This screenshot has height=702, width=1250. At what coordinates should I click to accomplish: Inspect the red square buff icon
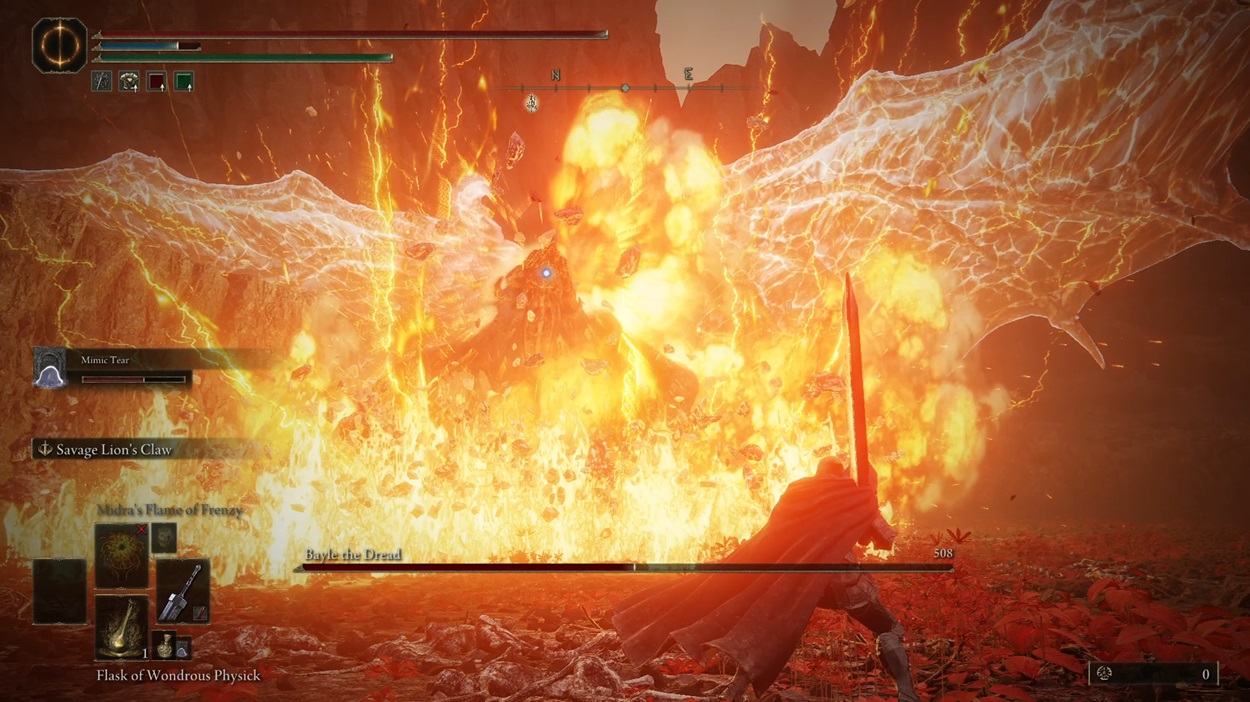157,82
